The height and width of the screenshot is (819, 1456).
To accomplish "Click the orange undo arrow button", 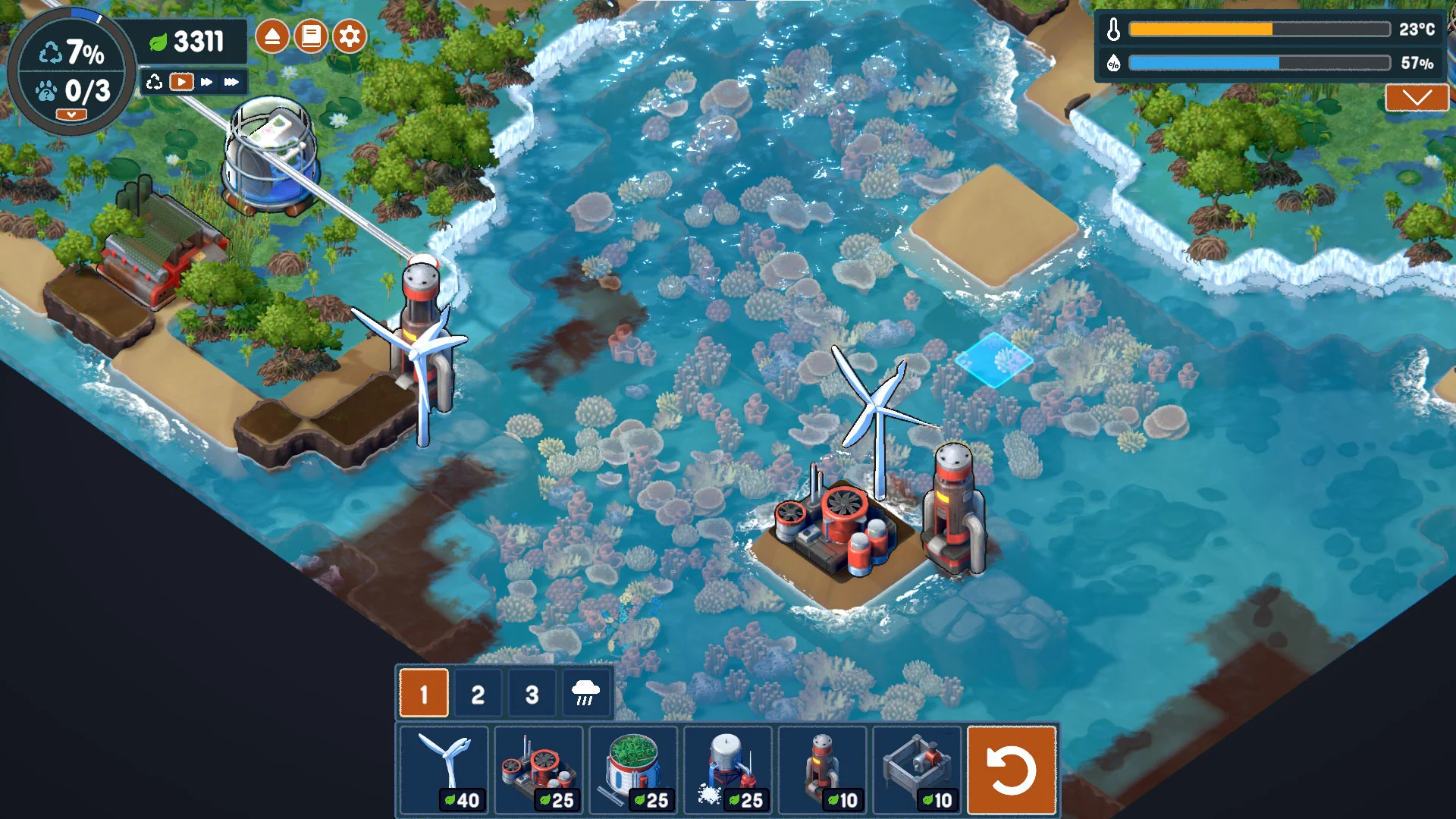I will tap(1012, 770).
